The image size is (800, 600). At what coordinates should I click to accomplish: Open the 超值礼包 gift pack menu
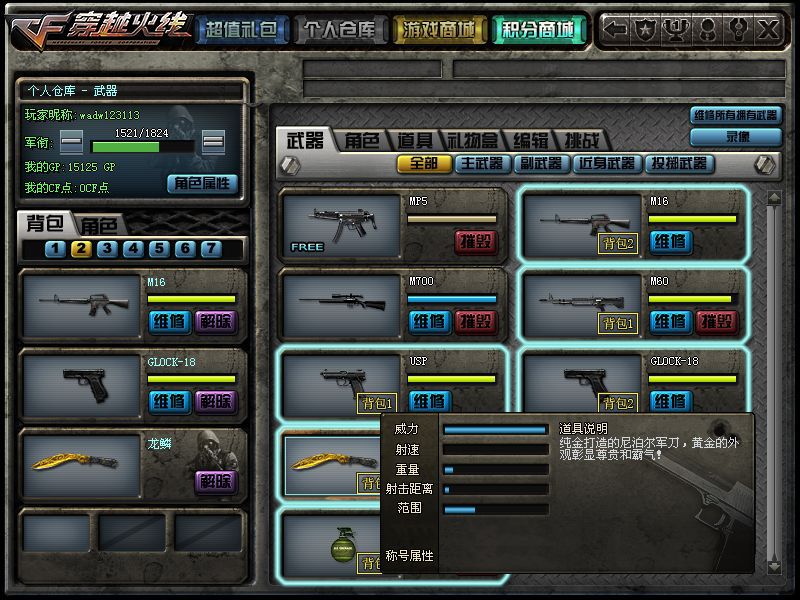[239, 30]
